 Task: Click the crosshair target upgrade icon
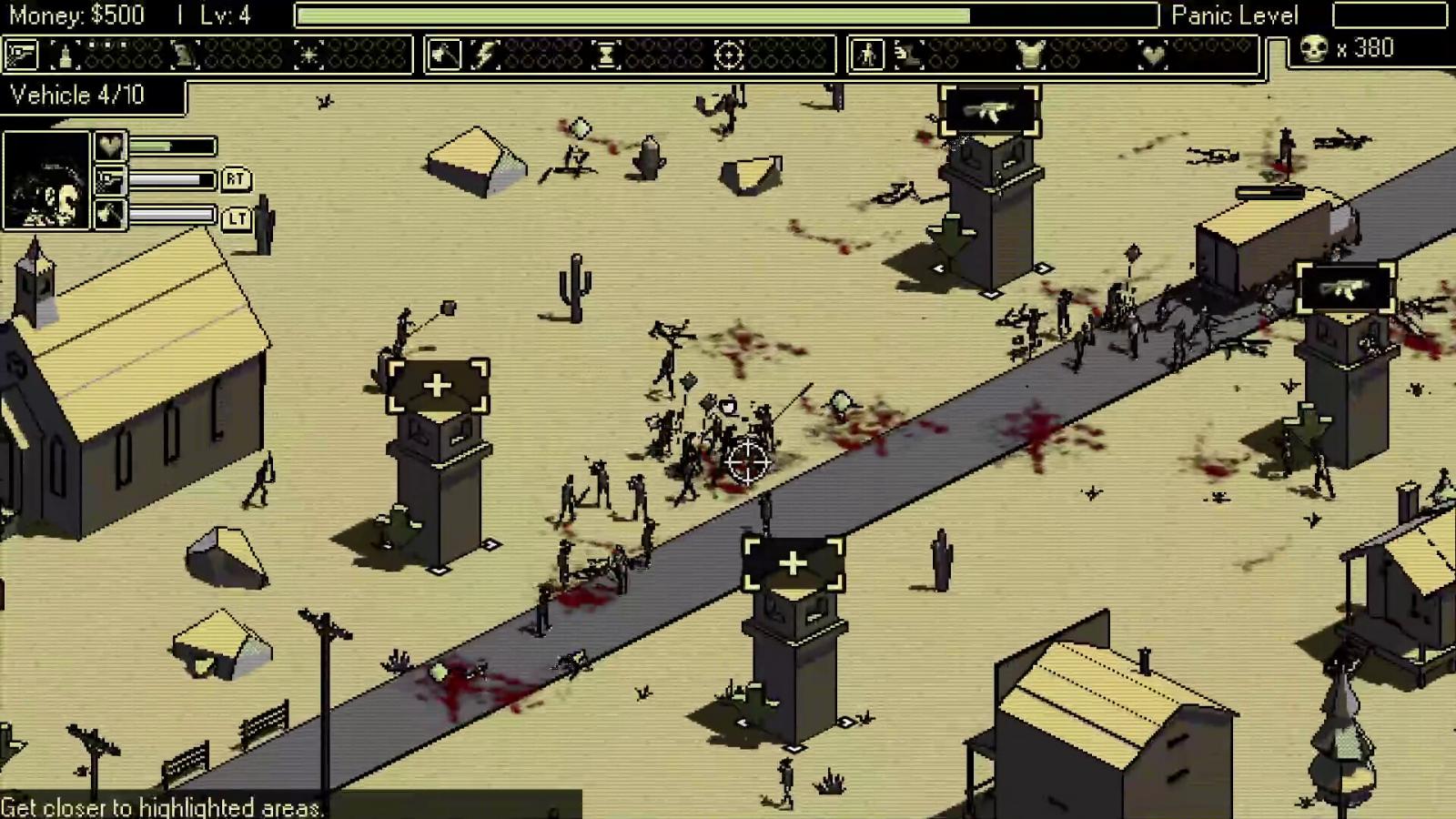(728, 55)
